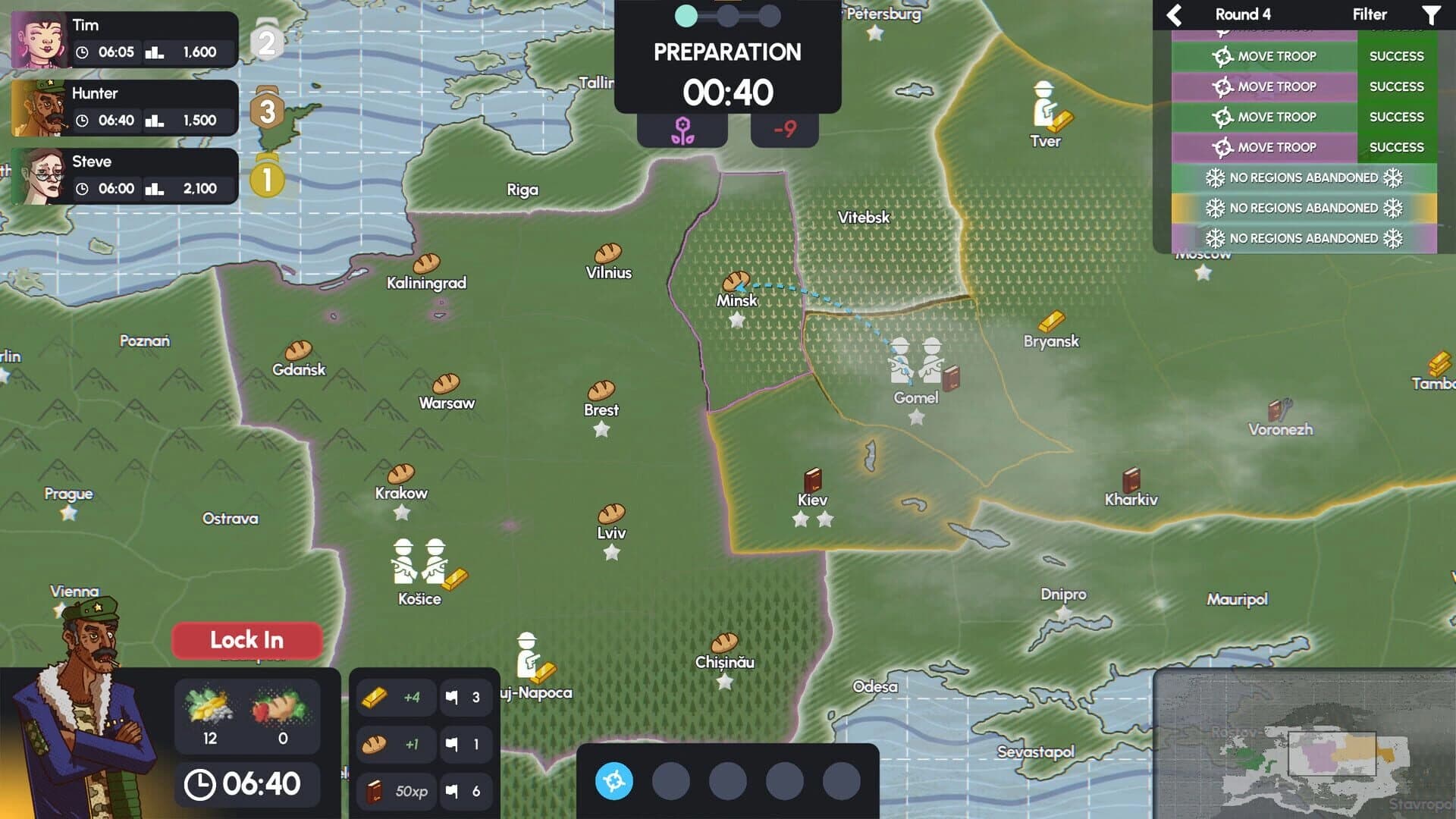Viewport: 1456px width, 819px height.
Task: Click the gold miner icon near Tver
Action: point(1044,102)
